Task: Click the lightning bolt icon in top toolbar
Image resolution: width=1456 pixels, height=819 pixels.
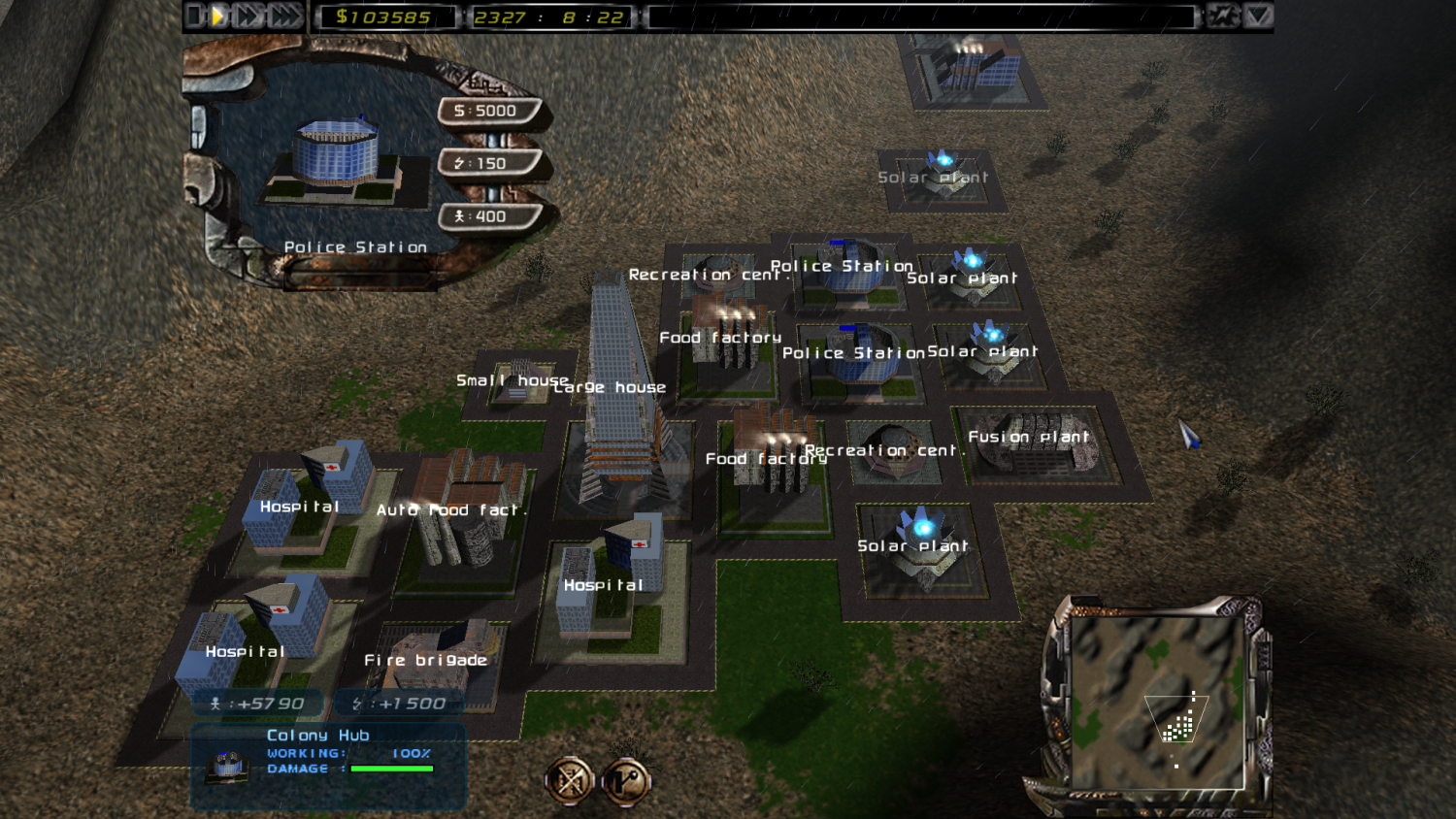Action: [1225, 16]
